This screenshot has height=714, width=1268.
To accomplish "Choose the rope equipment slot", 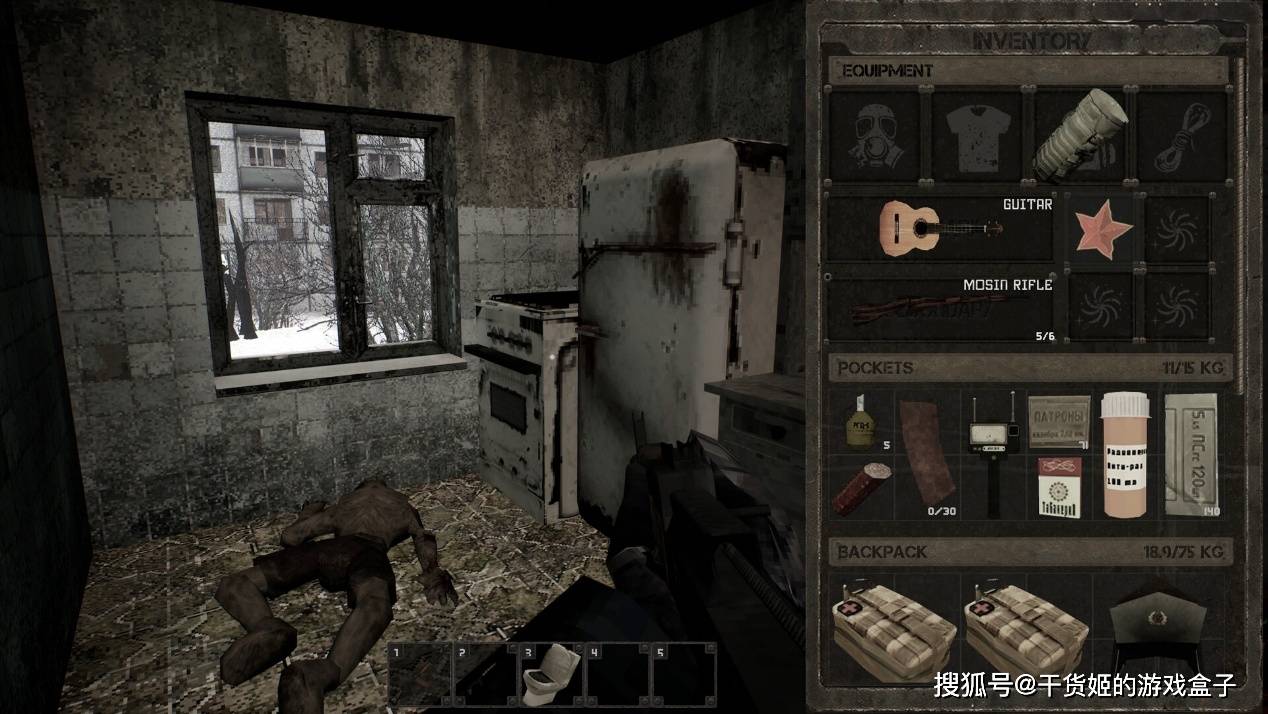I will click(x=1181, y=135).
